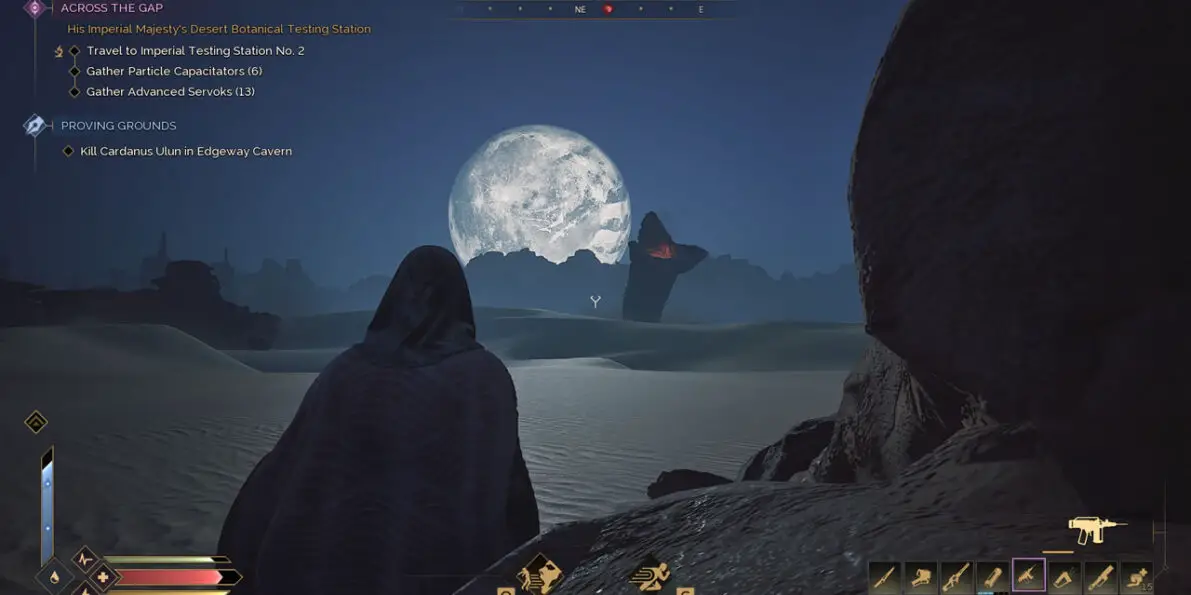The image size is (1191, 595).
Task: Select the Across the Gap quest title
Action: pyautogui.click(x=111, y=8)
